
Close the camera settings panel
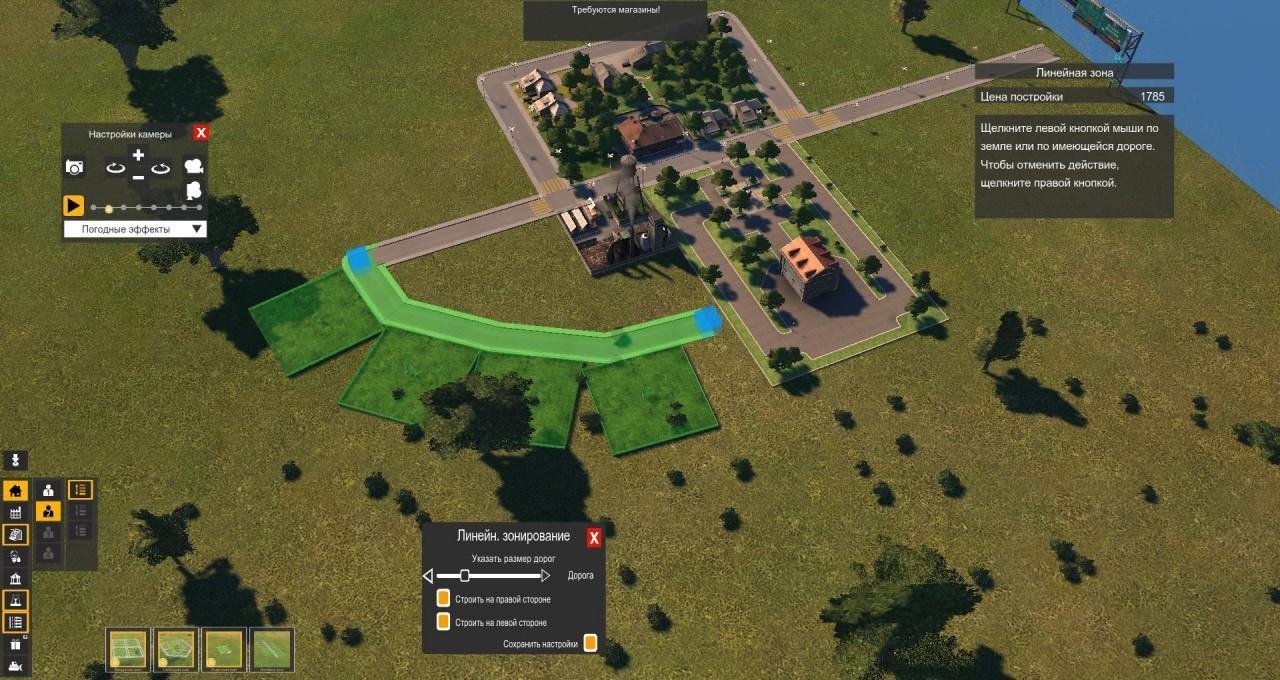[201, 133]
